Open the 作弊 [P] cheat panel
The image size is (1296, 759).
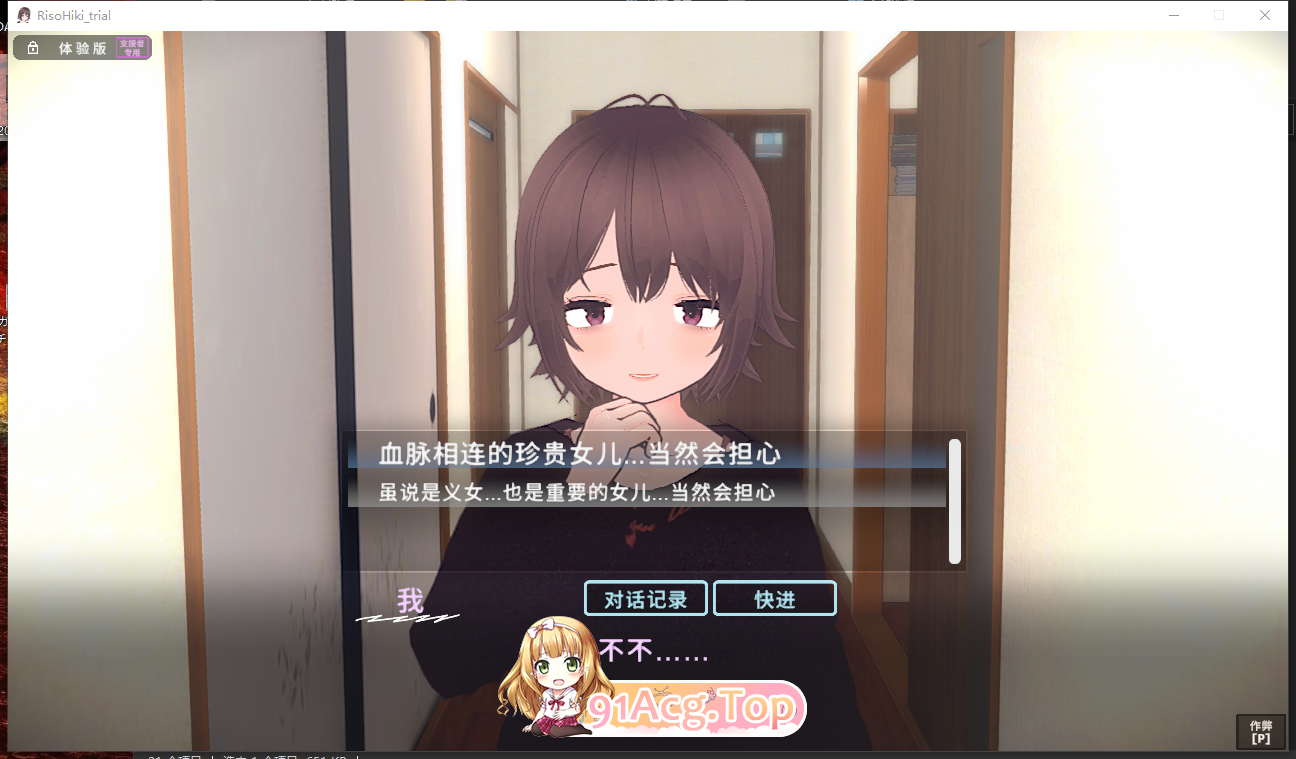click(x=1261, y=732)
